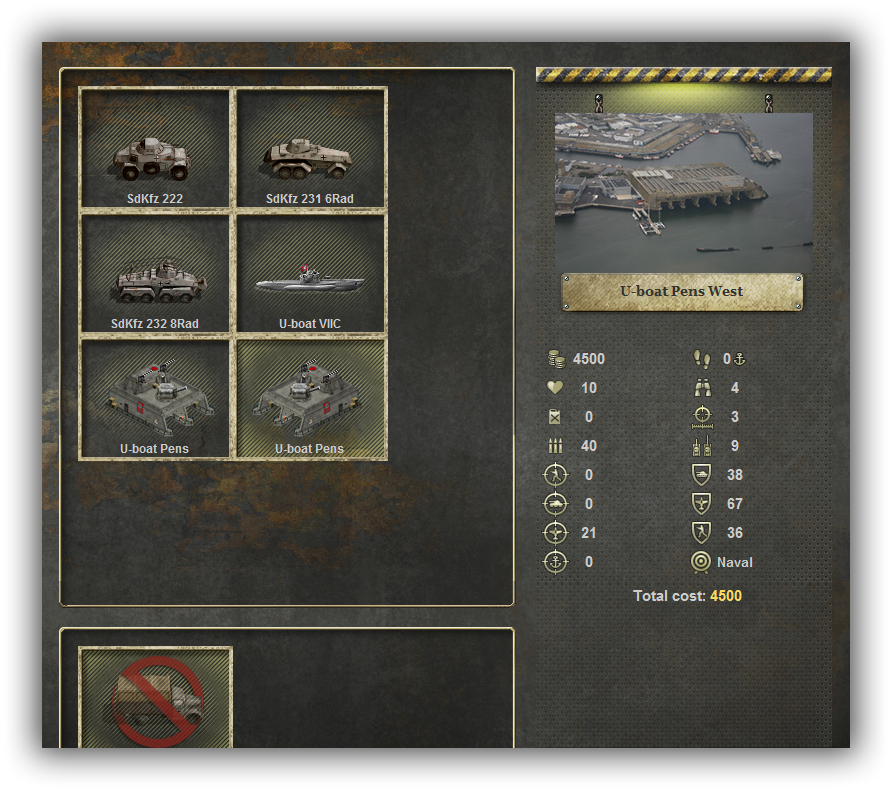Click the highlighted U-boat Pens tile
The image size is (892, 790).
[x=310, y=399]
